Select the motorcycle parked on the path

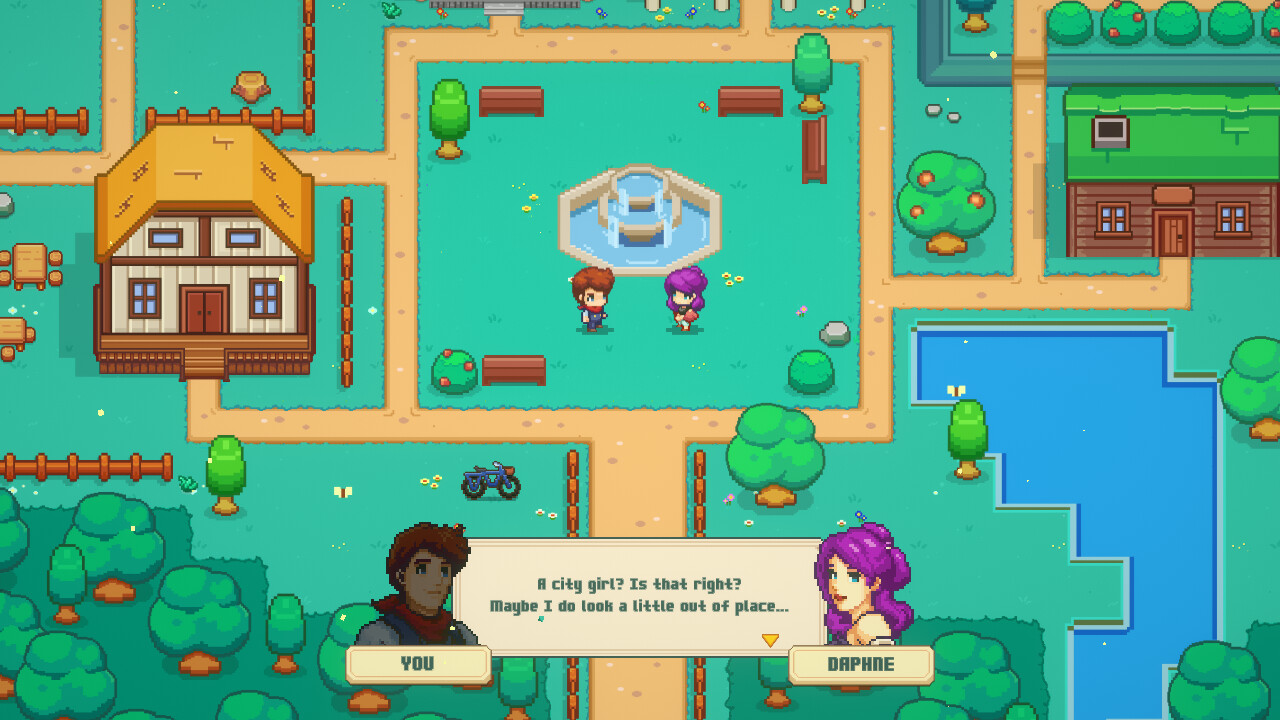(490, 480)
